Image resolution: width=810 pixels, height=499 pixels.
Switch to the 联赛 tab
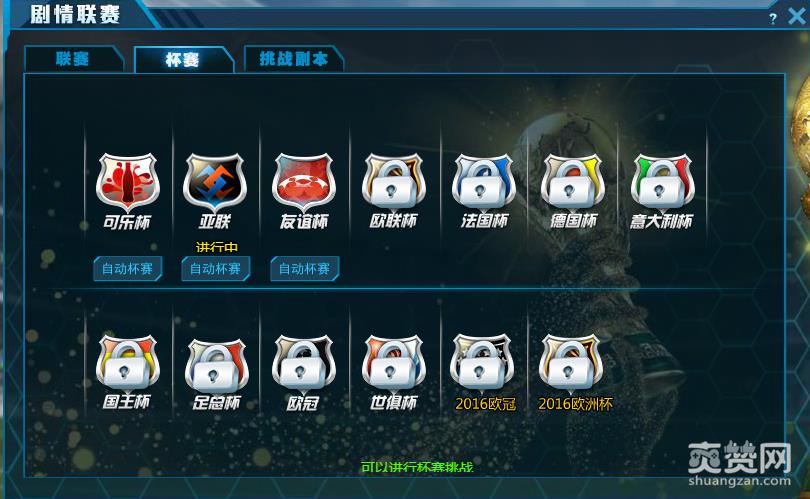73,59
